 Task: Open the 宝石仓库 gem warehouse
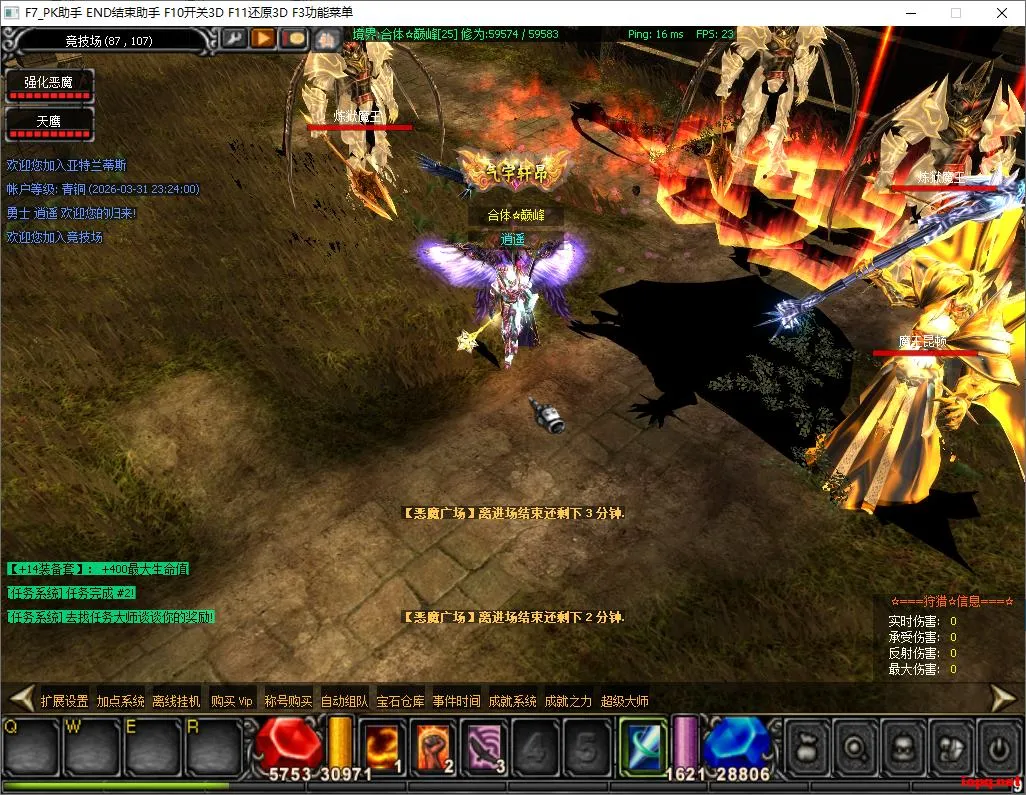(x=400, y=701)
